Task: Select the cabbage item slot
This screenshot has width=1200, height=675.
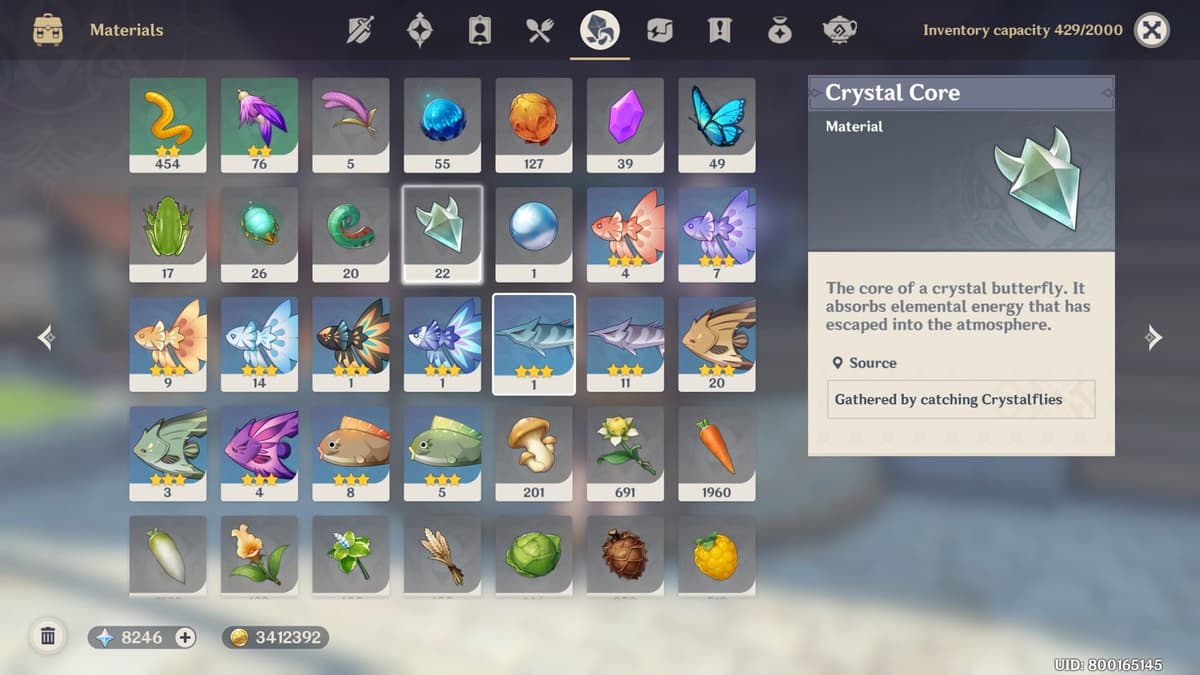Action: (x=534, y=555)
